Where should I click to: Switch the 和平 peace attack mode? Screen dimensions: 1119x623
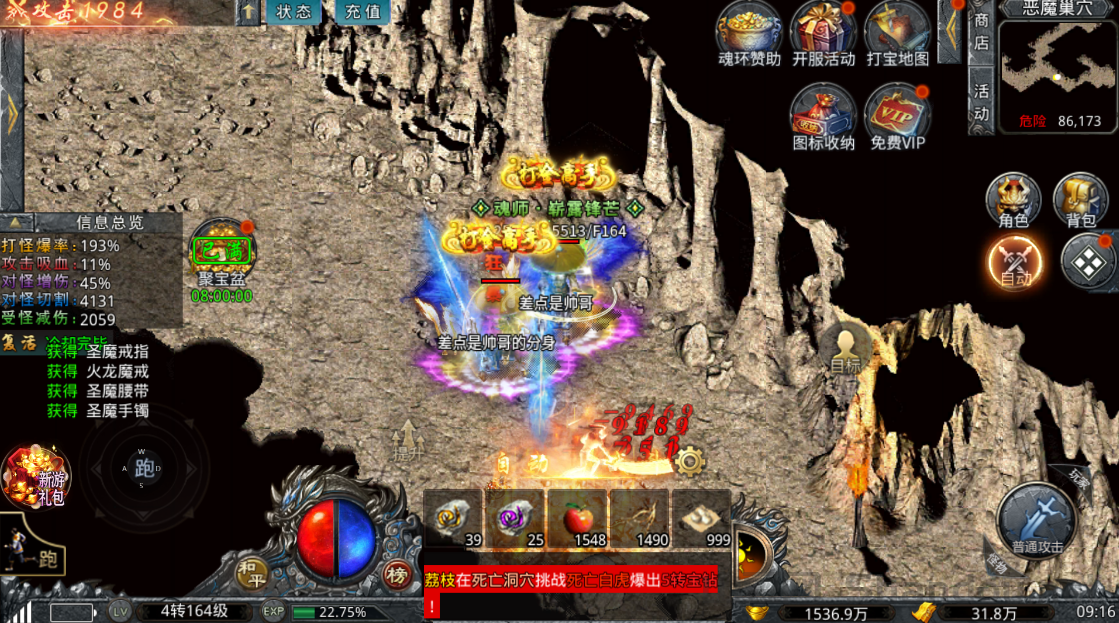(x=251, y=573)
